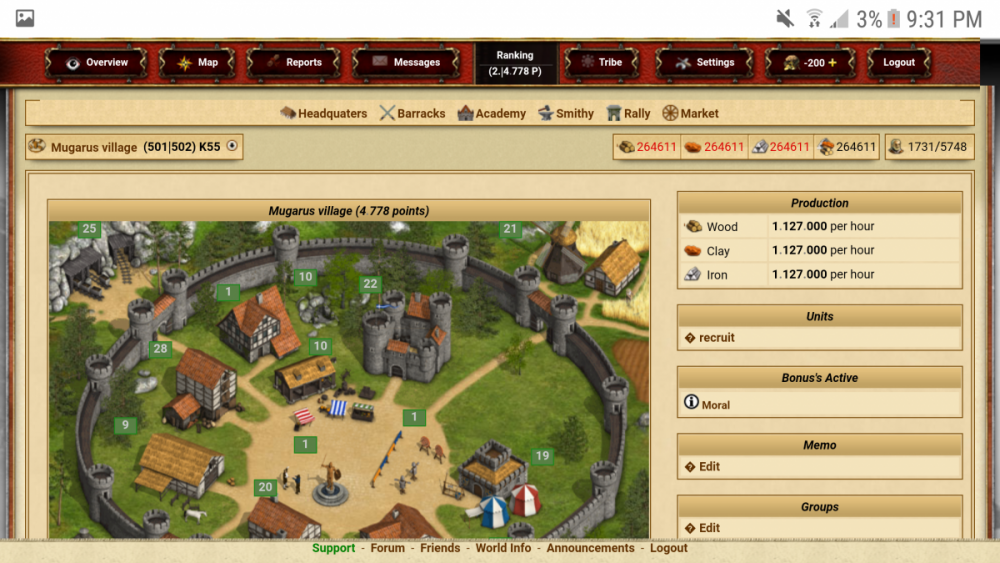Open World Info from the footer
Image resolution: width=1000 pixels, height=563 pixels.
click(x=503, y=548)
